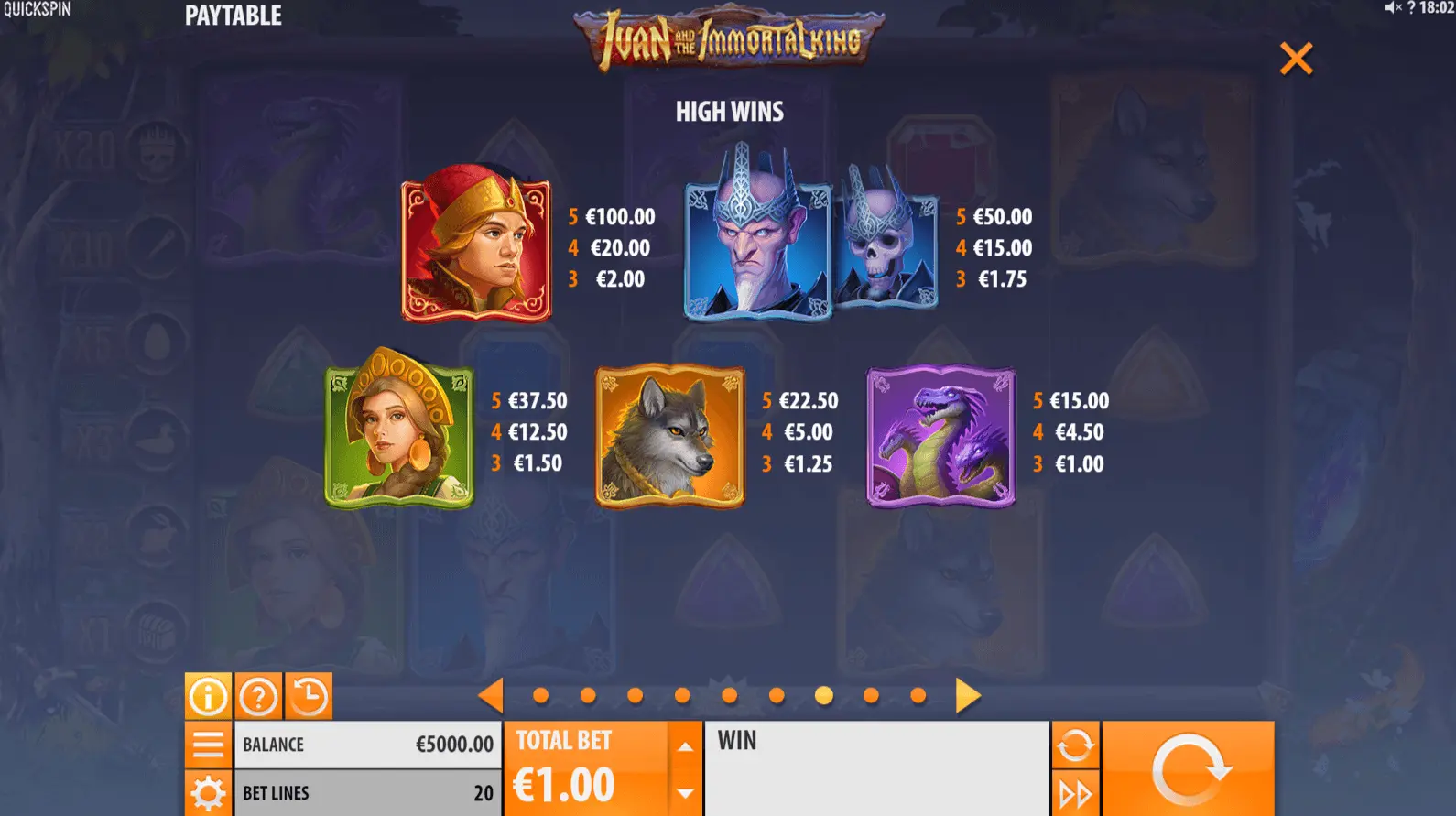Open the hamburger menu
Screen dimensions: 1456x816
[208, 745]
